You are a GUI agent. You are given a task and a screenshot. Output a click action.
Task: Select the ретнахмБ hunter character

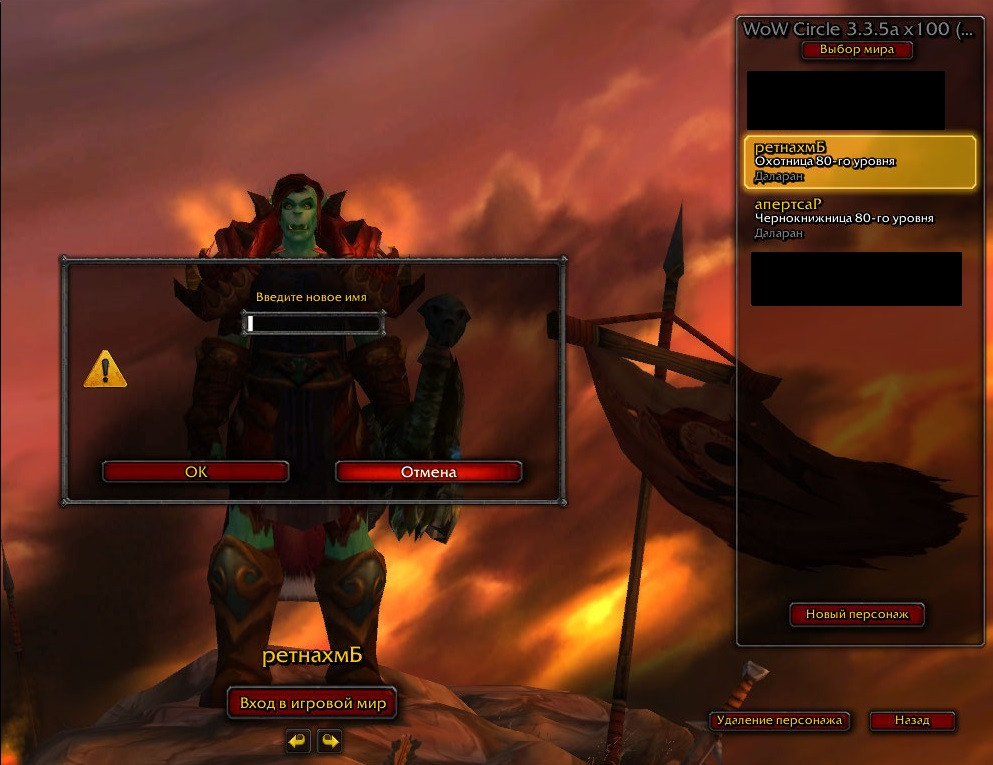(x=859, y=162)
